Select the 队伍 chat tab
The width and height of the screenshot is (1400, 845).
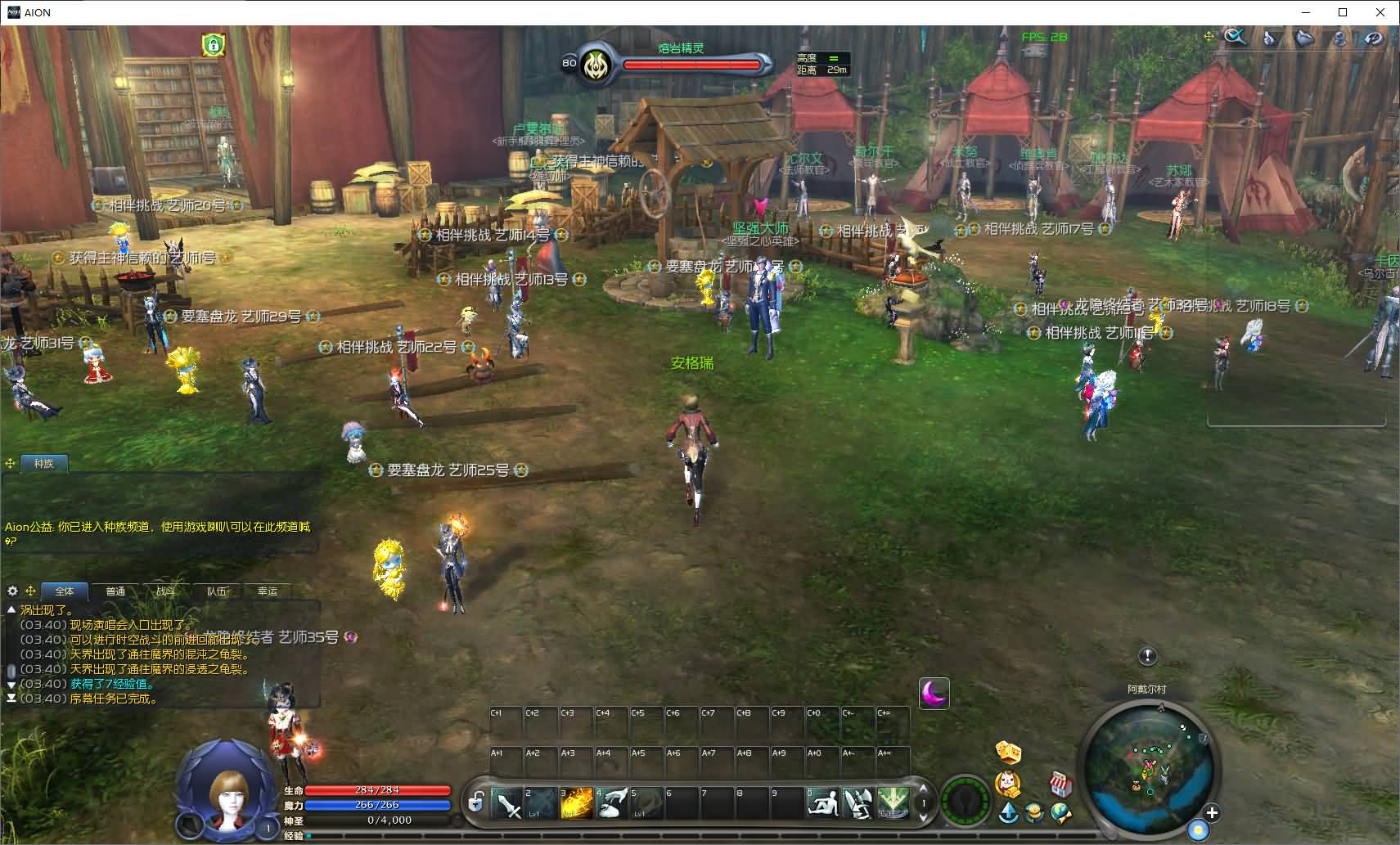217,591
